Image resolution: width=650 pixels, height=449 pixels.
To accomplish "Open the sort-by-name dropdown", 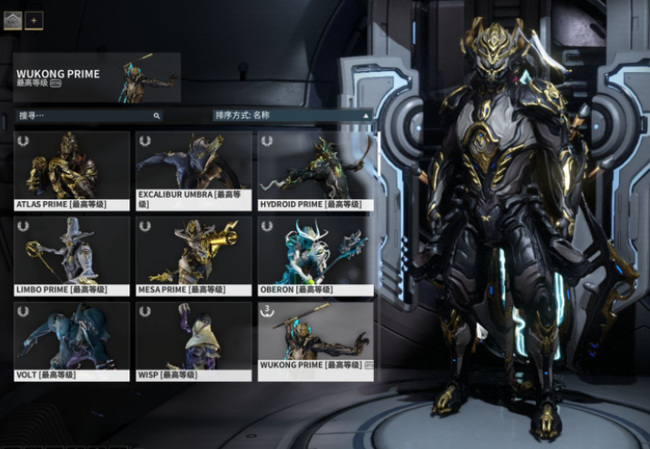I will coord(291,116).
